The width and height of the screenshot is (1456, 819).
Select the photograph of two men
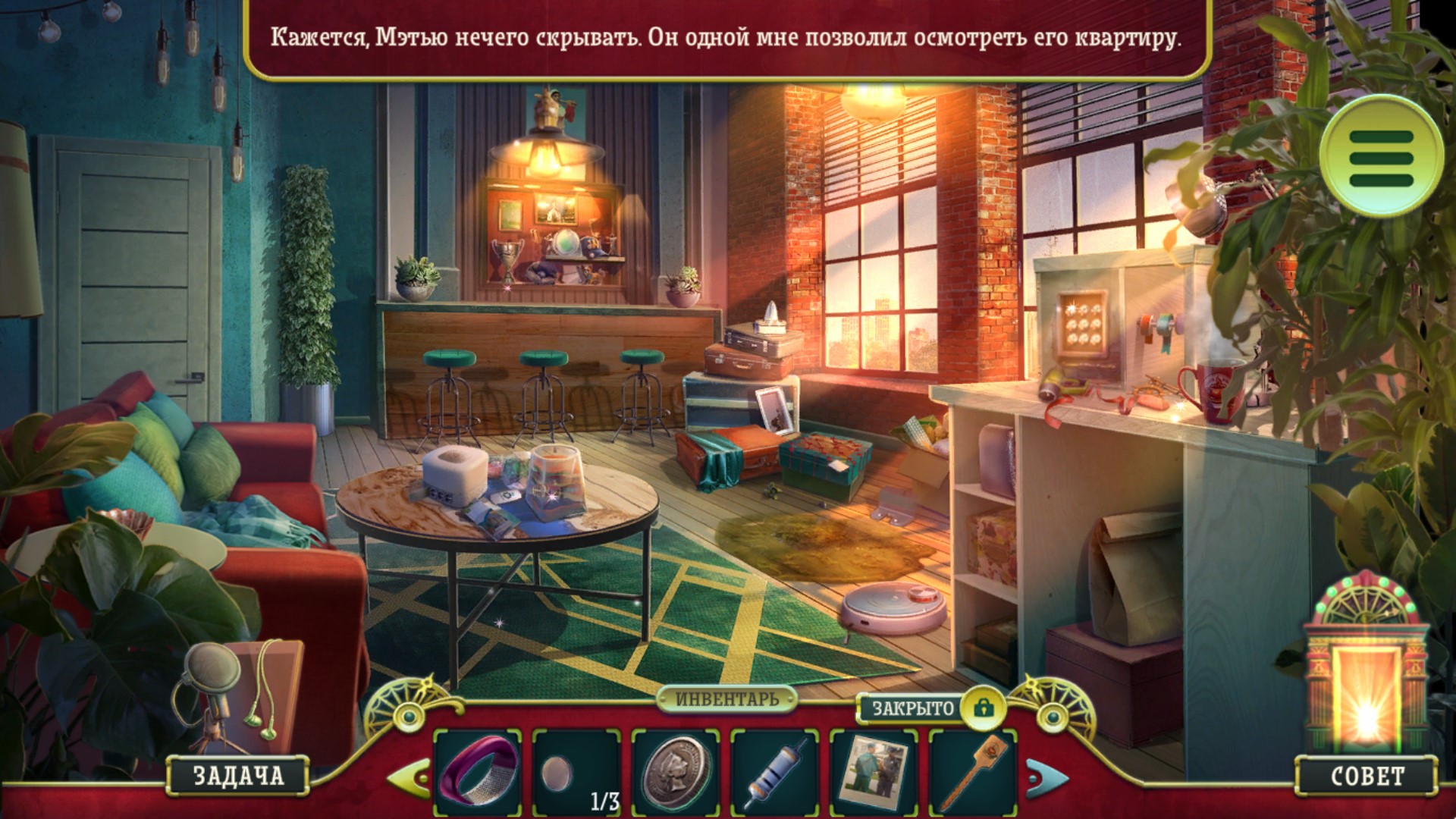pos(874,773)
